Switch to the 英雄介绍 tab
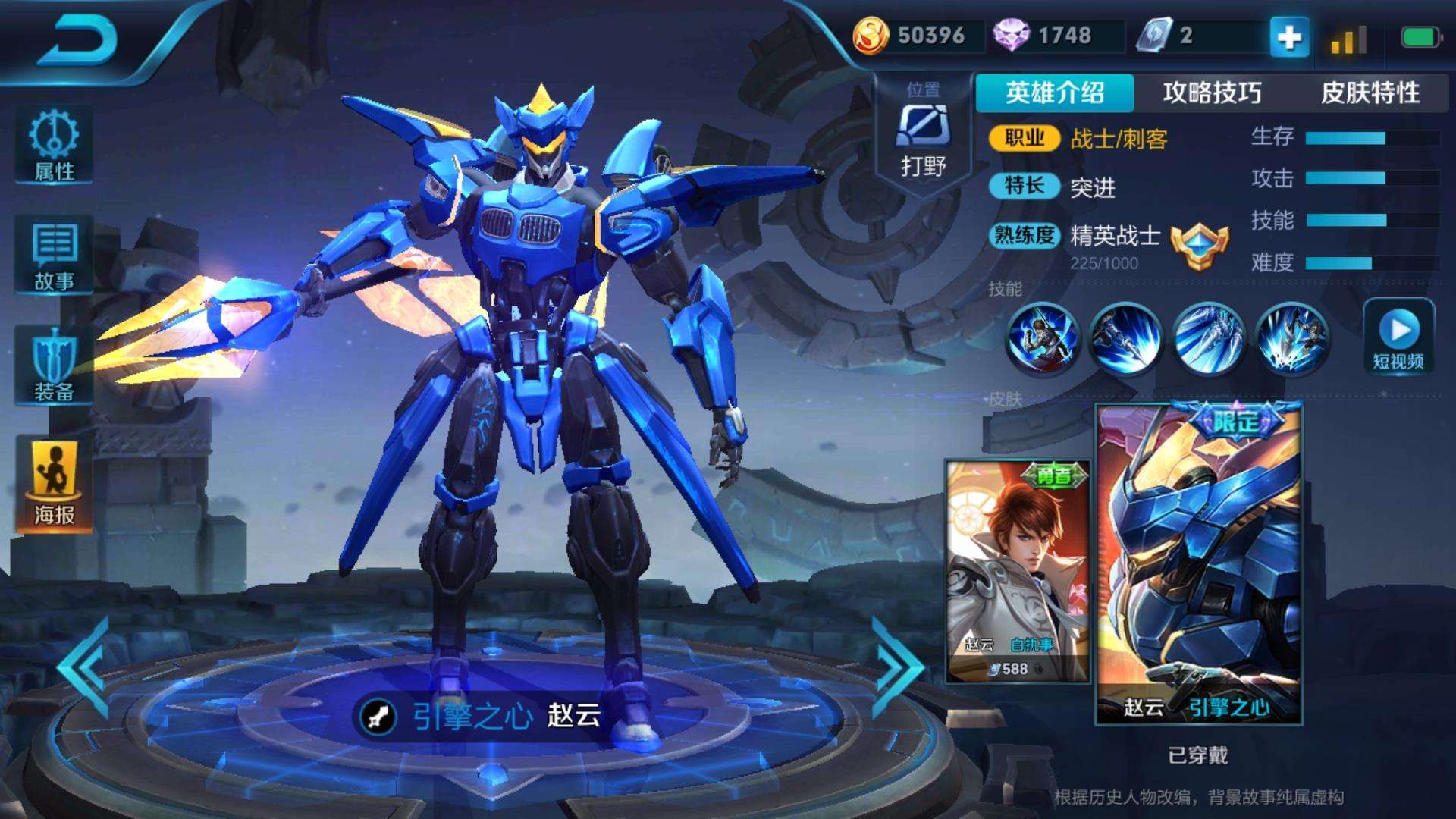The width and height of the screenshot is (1456, 819). (x=1054, y=93)
